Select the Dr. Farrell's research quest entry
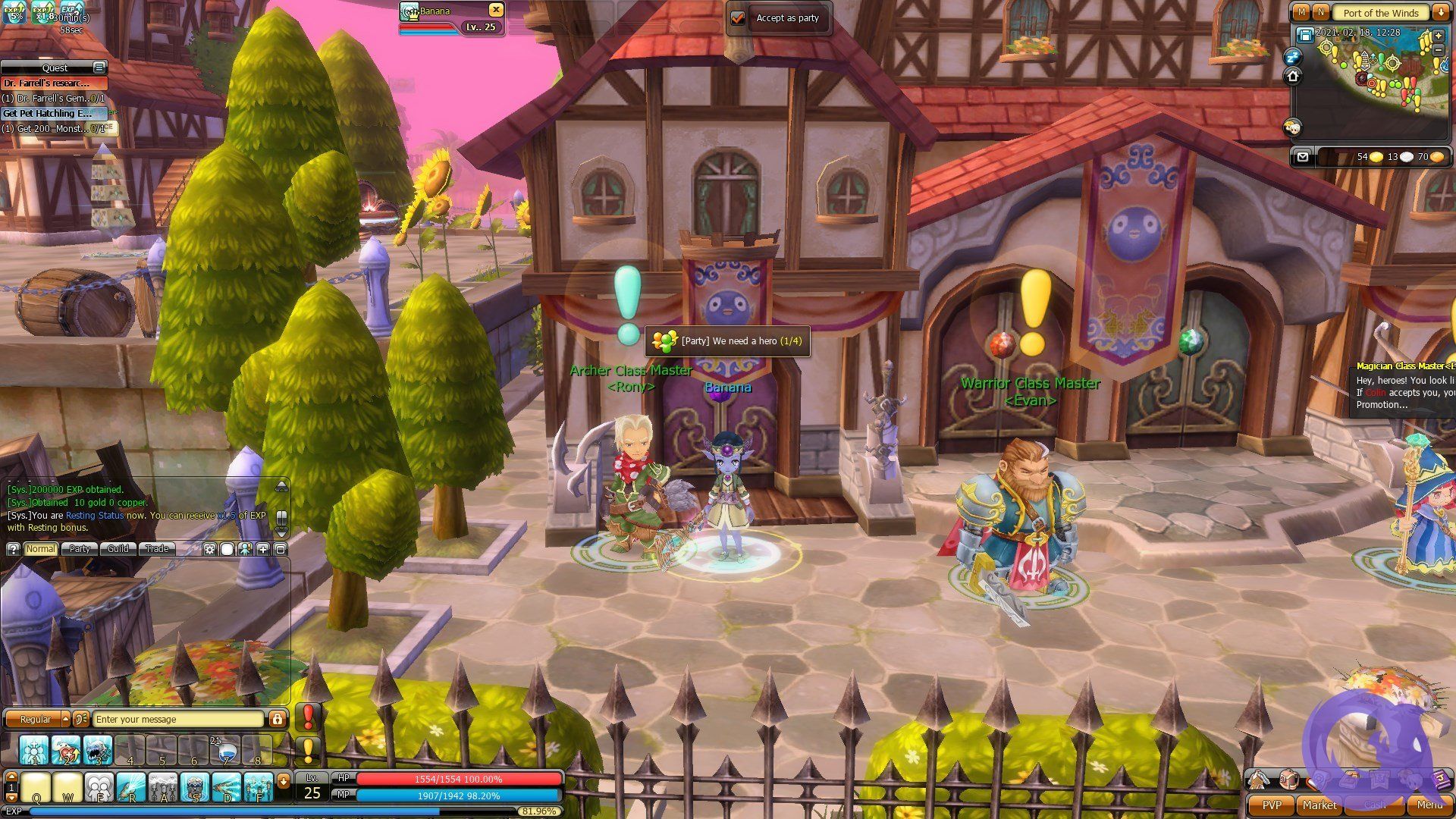The width and height of the screenshot is (1456, 819). tap(53, 83)
